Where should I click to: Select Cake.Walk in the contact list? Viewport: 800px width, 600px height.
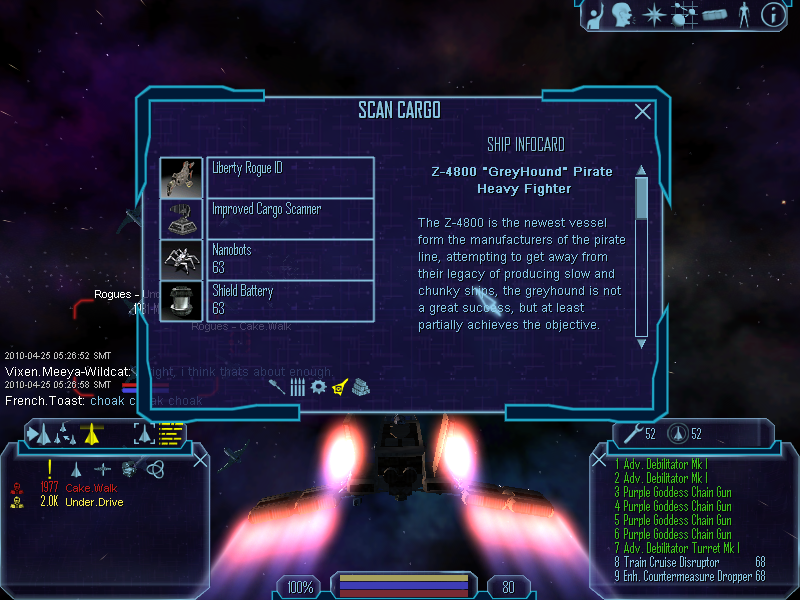click(x=92, y=487)
